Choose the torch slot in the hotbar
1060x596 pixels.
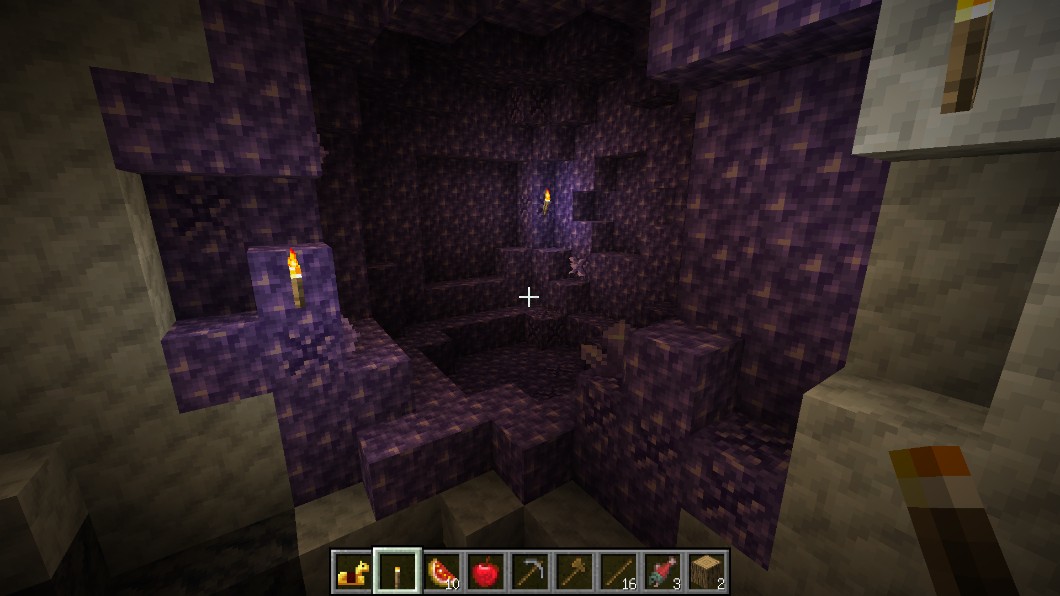pyautogui.click(x=397, y=572)
